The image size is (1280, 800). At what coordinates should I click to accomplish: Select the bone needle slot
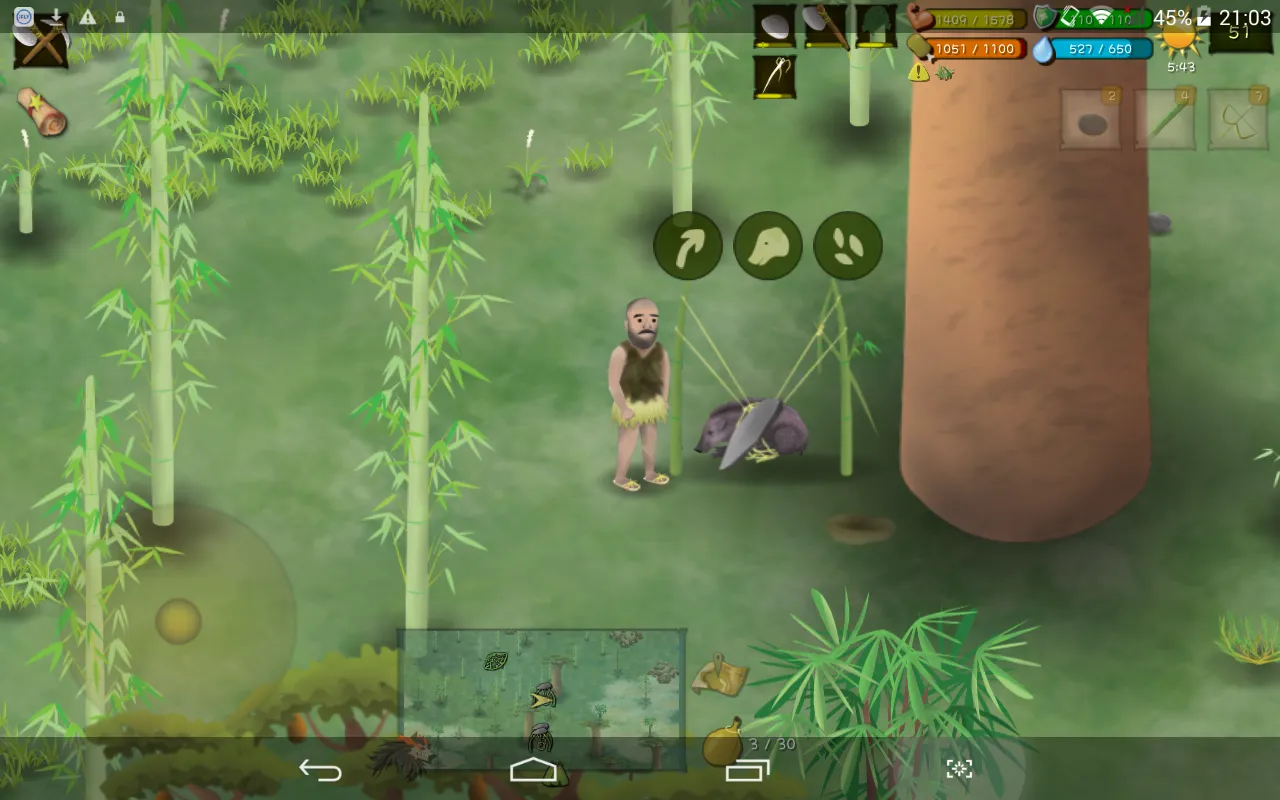(x=774, y=77)
